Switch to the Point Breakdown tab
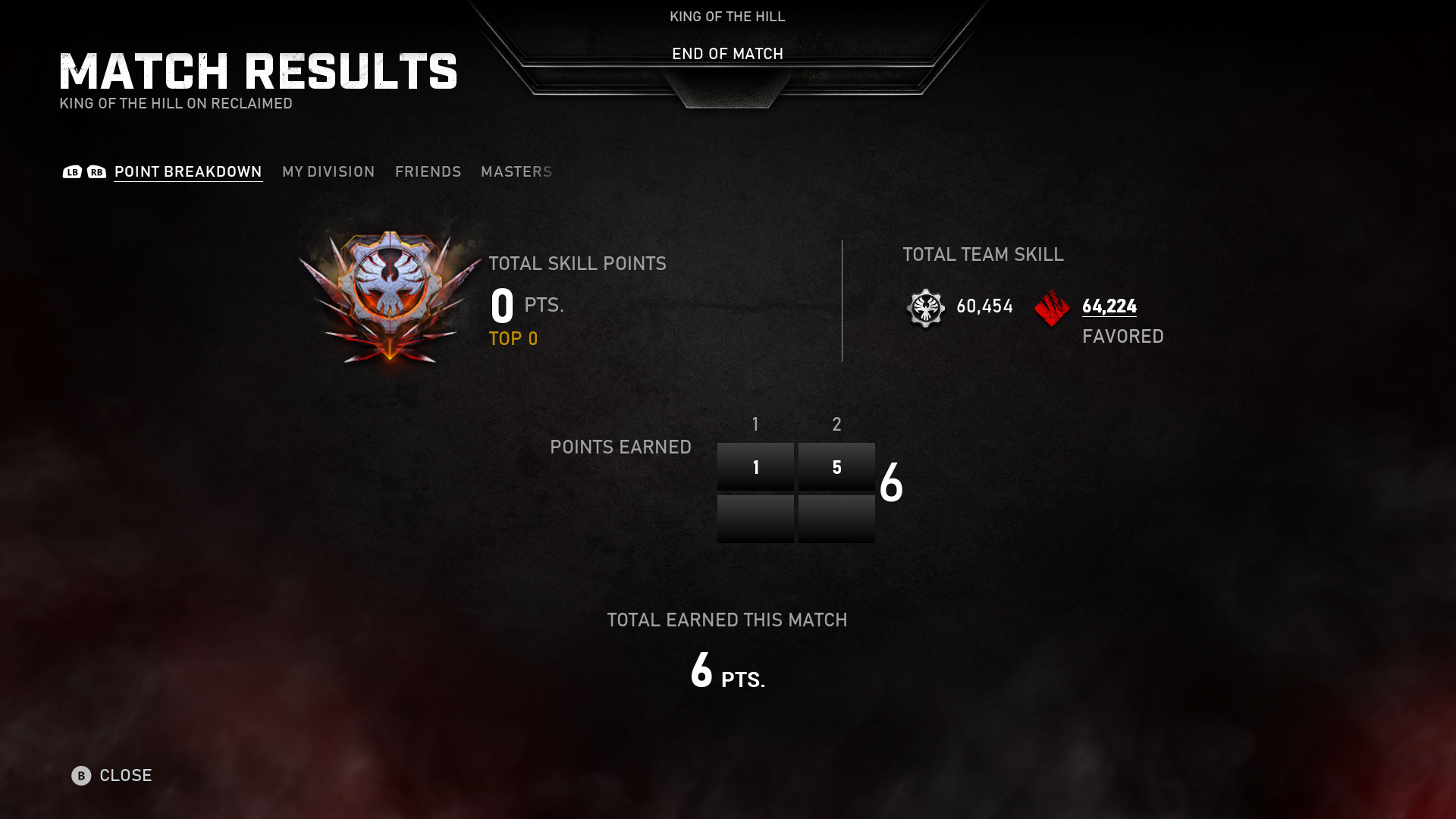Viewport: 1456px width, 819px height. pos(188,172)
